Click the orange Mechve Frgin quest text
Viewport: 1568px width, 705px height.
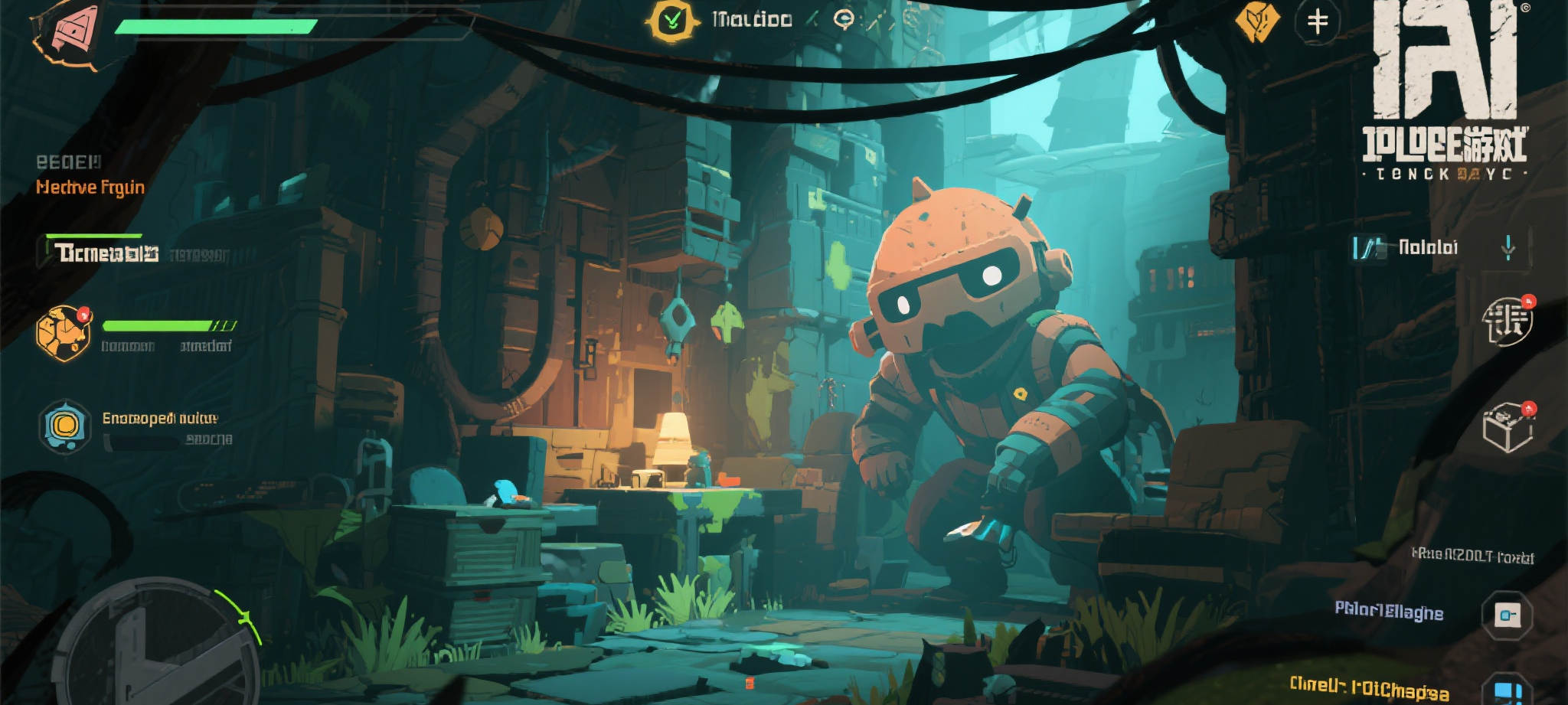[90, 188]
